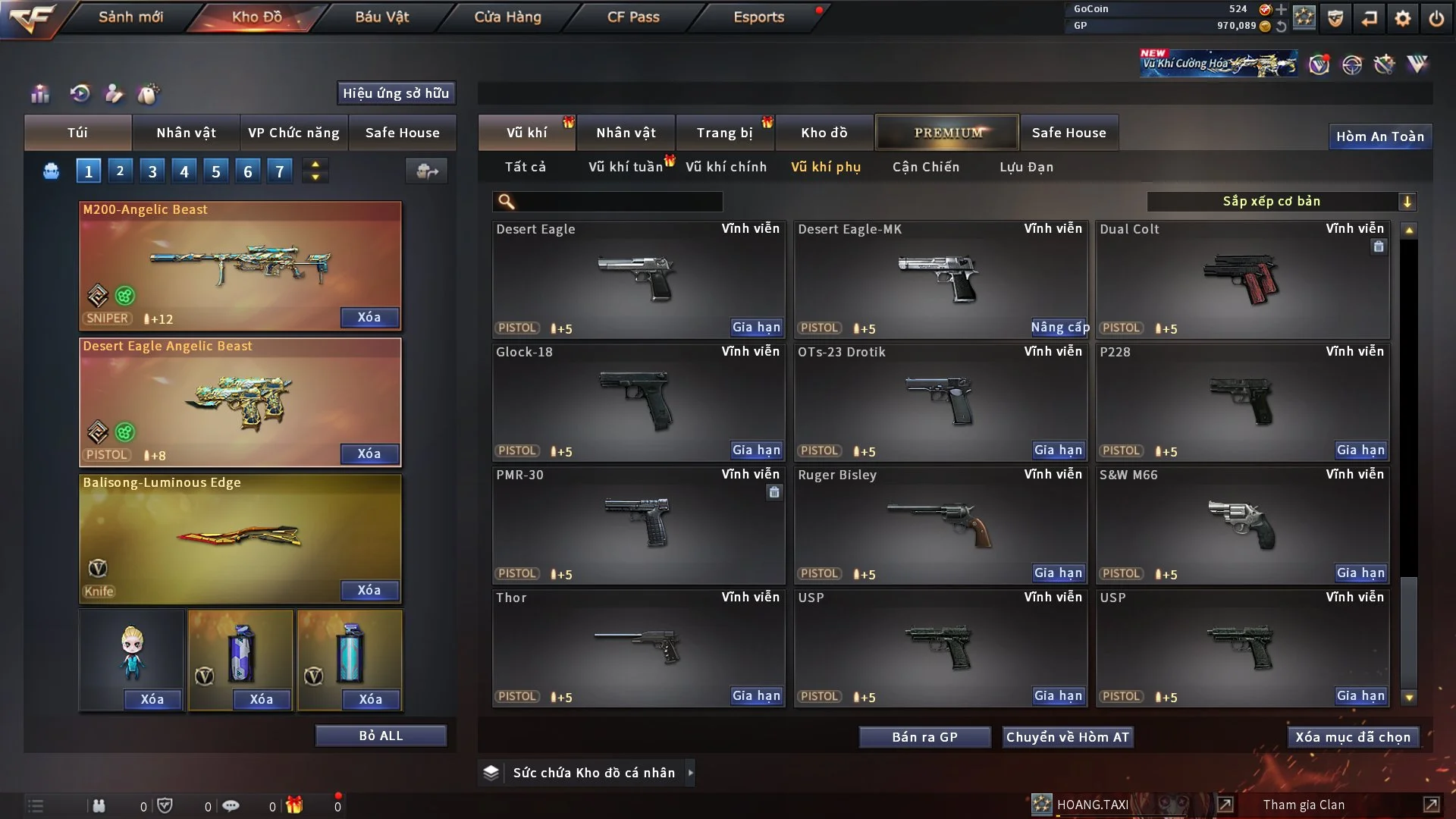Switch to Vũ khí chính filter
The height and width of the screenshot is (819, 1456).
pos(726,167)
